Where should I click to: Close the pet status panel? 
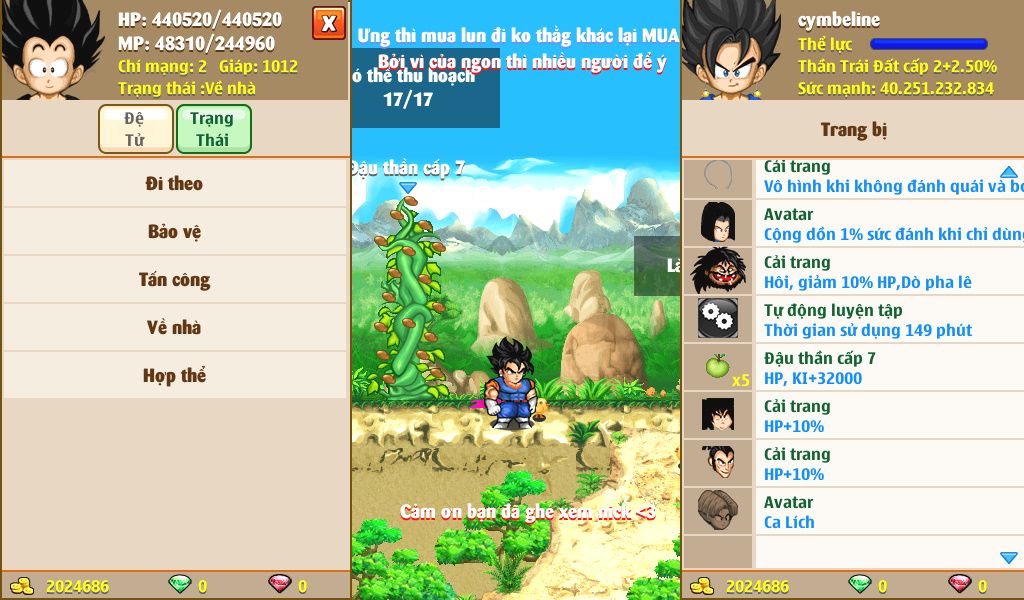click(328, 23)
